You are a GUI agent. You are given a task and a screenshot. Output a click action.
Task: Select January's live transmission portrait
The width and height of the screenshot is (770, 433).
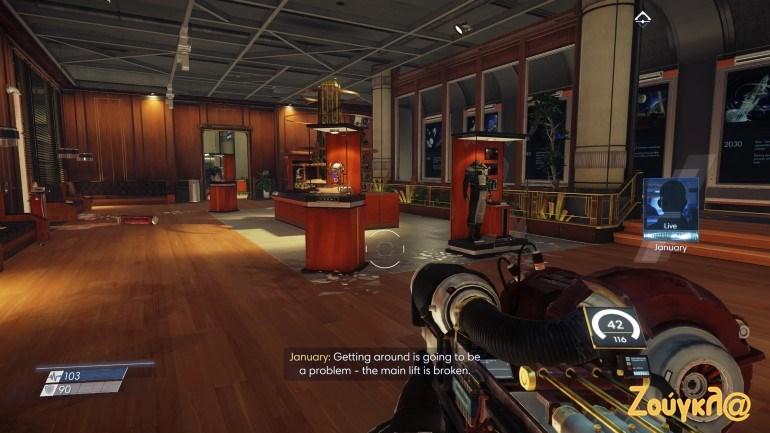point(670,207)
